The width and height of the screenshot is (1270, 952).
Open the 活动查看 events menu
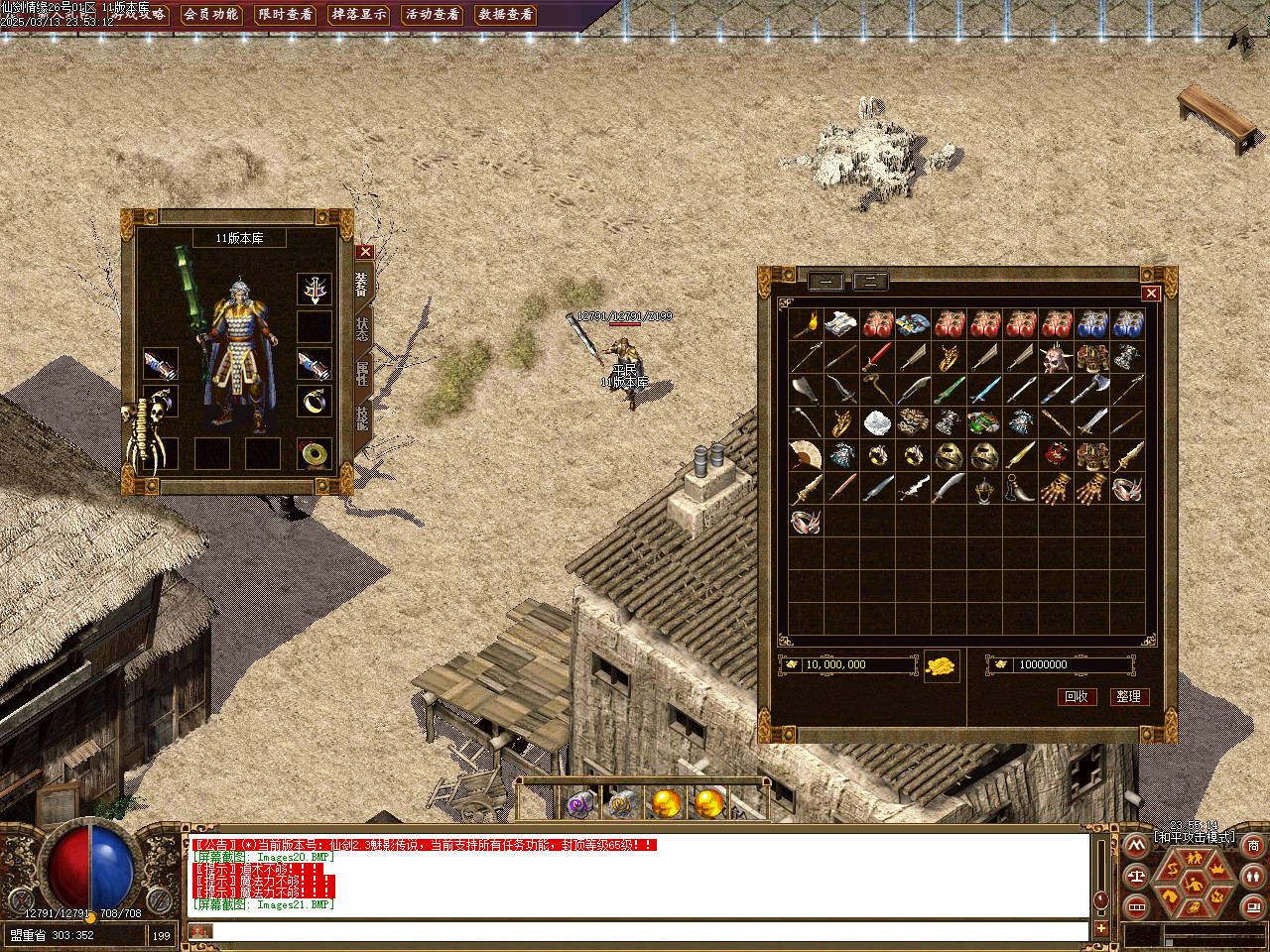click(x=432, y=14)
